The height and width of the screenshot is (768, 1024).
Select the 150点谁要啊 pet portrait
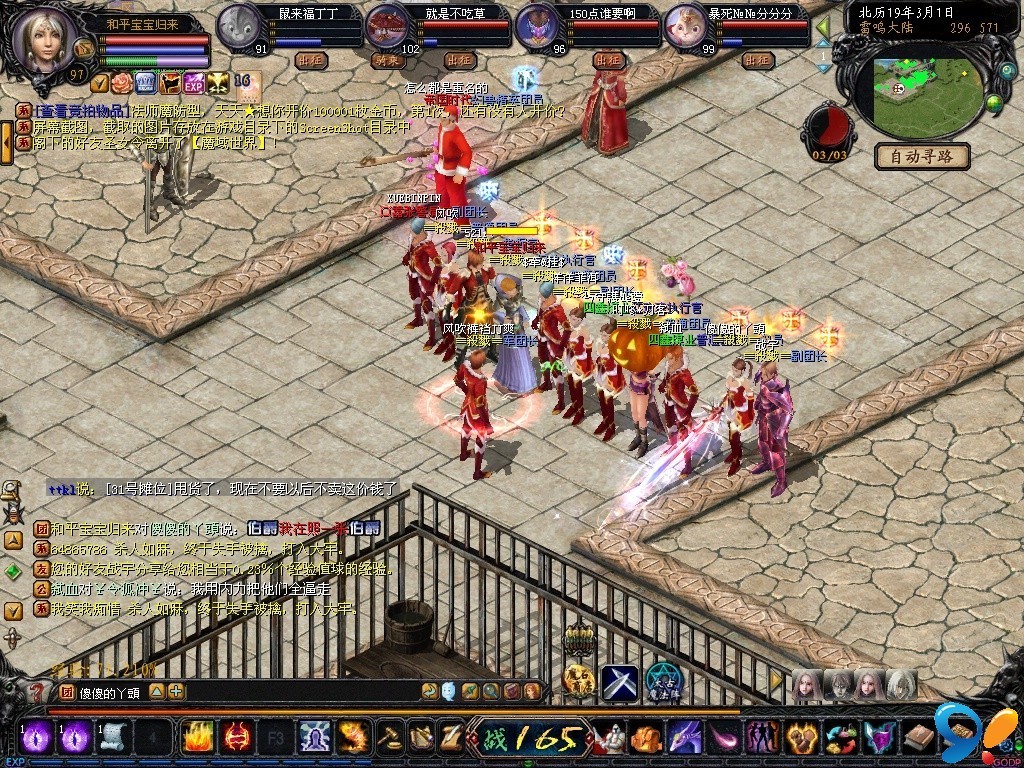coord(537,24)
